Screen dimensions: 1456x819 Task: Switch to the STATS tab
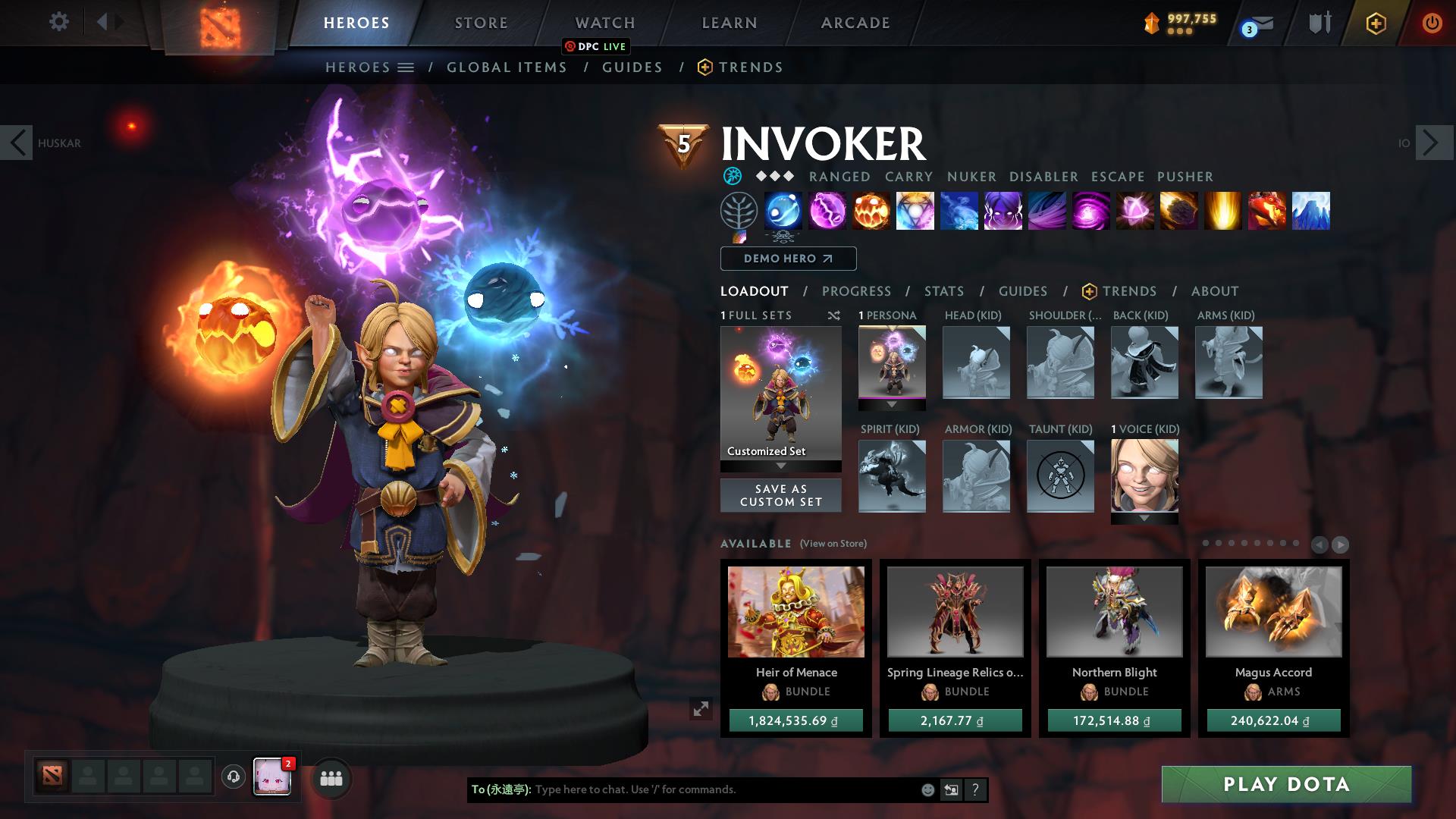(943, 291)
